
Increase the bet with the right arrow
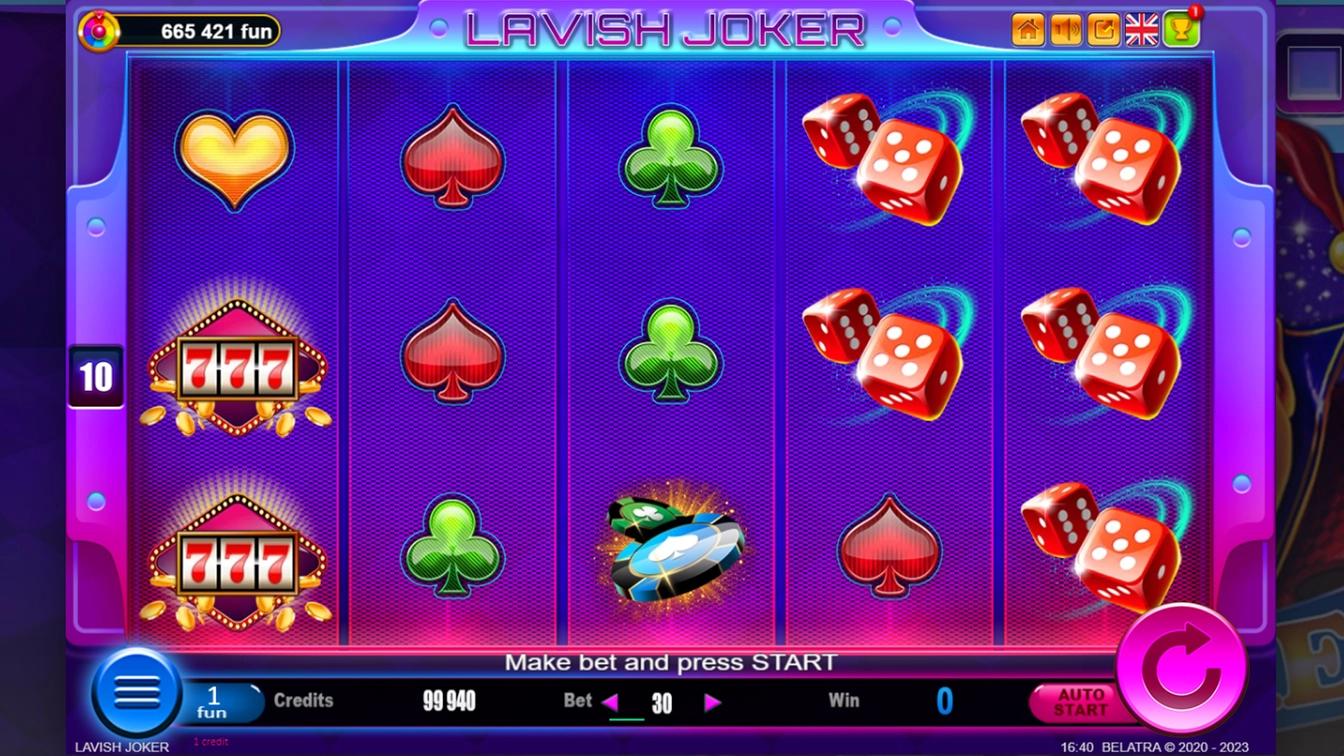712,701
